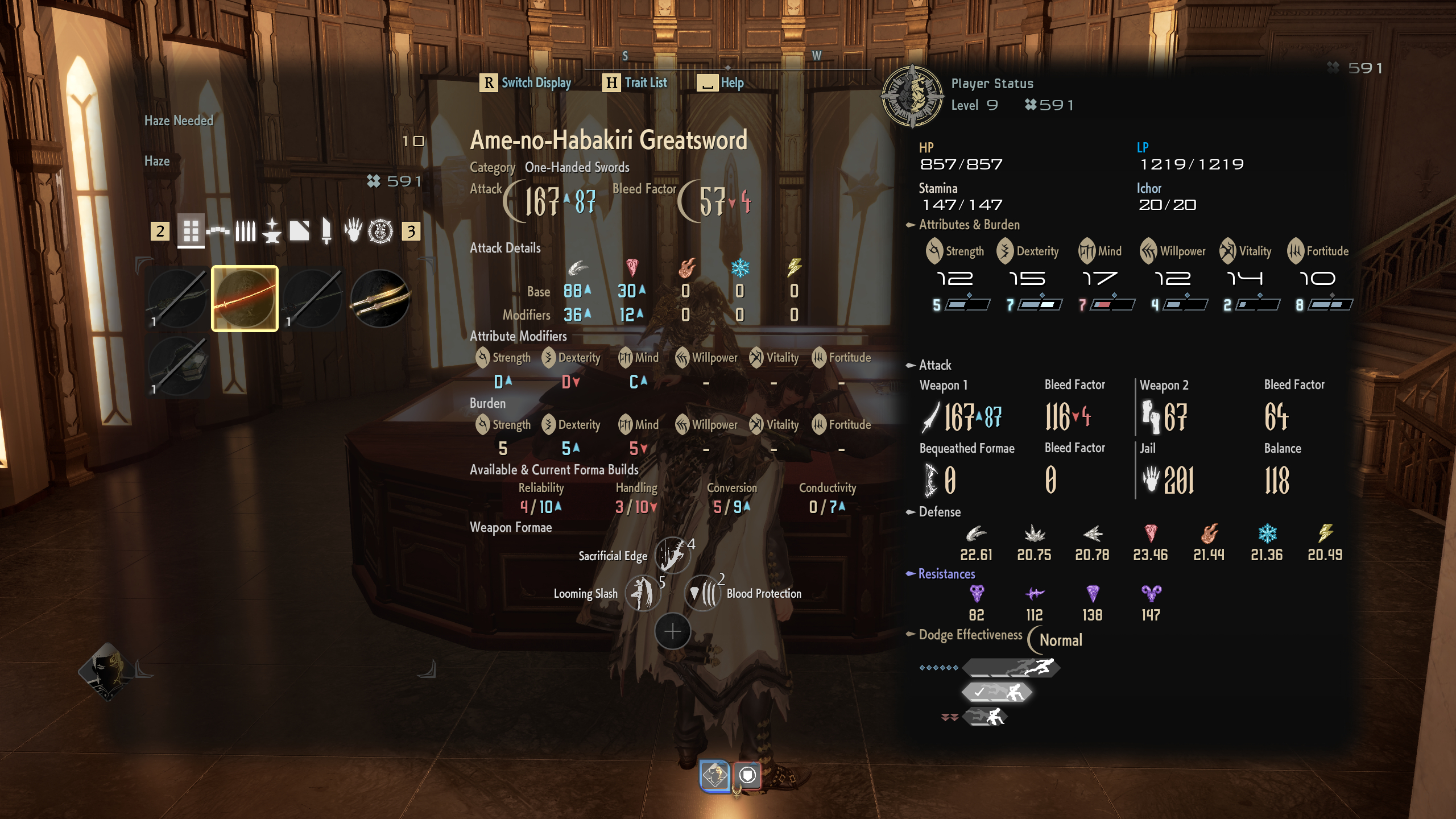The height and width of the screenshot is (819, 1456).
Task: Collapse the Defense section
Action: click(911, 512)
